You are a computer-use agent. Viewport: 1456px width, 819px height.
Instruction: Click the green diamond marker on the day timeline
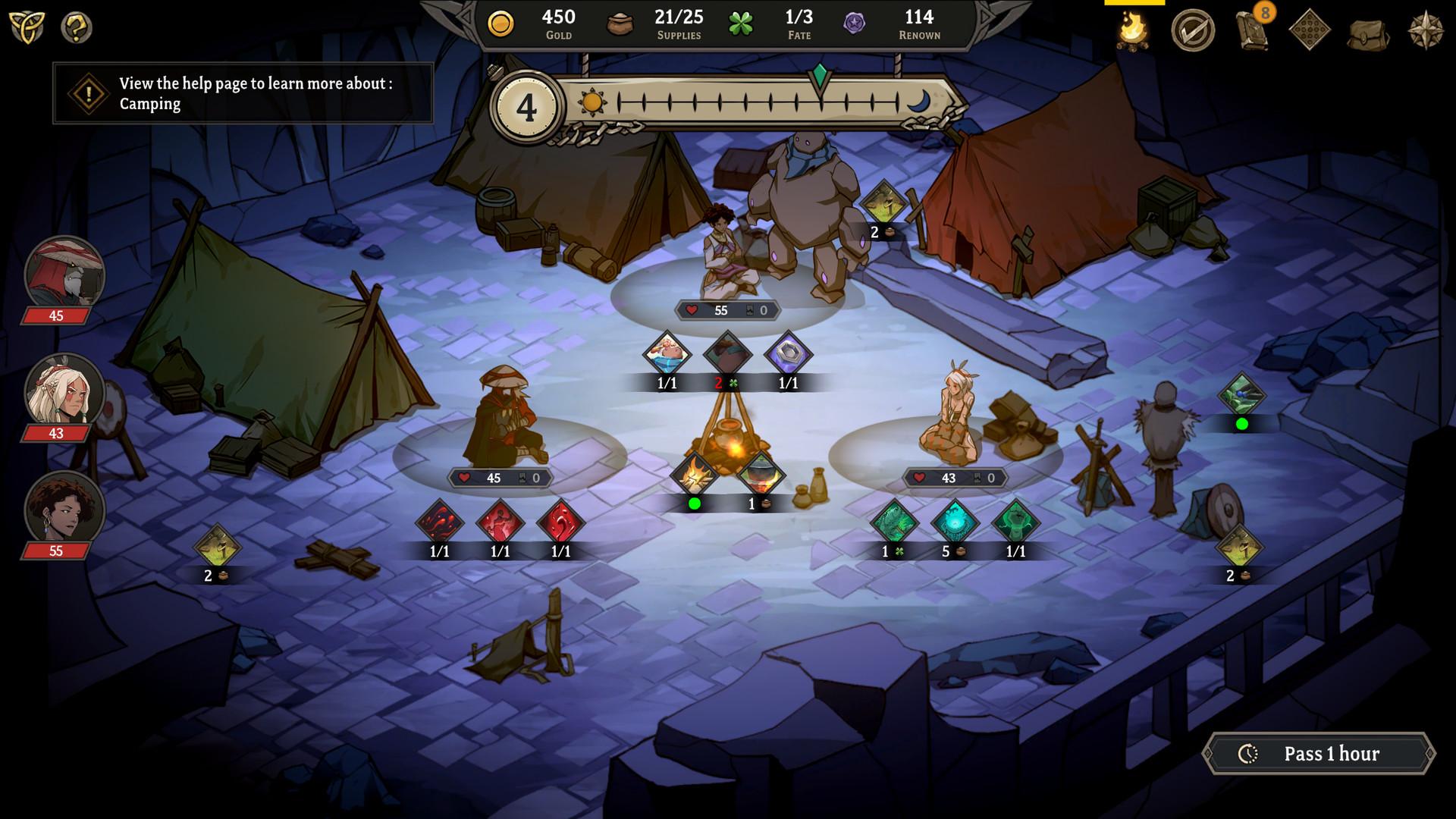pyautogui.click(x=820, y=76)
